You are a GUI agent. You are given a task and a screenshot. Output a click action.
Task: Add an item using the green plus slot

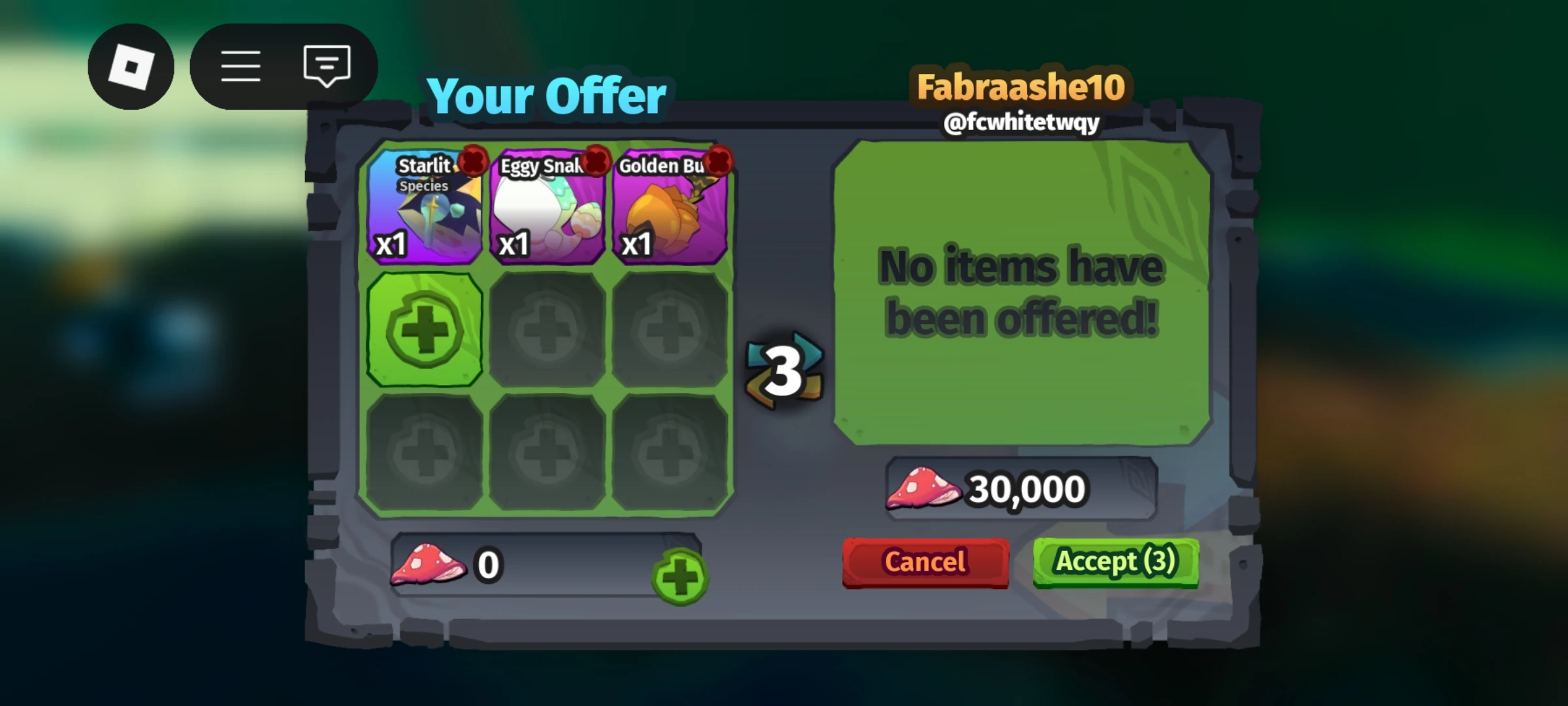click(x=425, y=329)
